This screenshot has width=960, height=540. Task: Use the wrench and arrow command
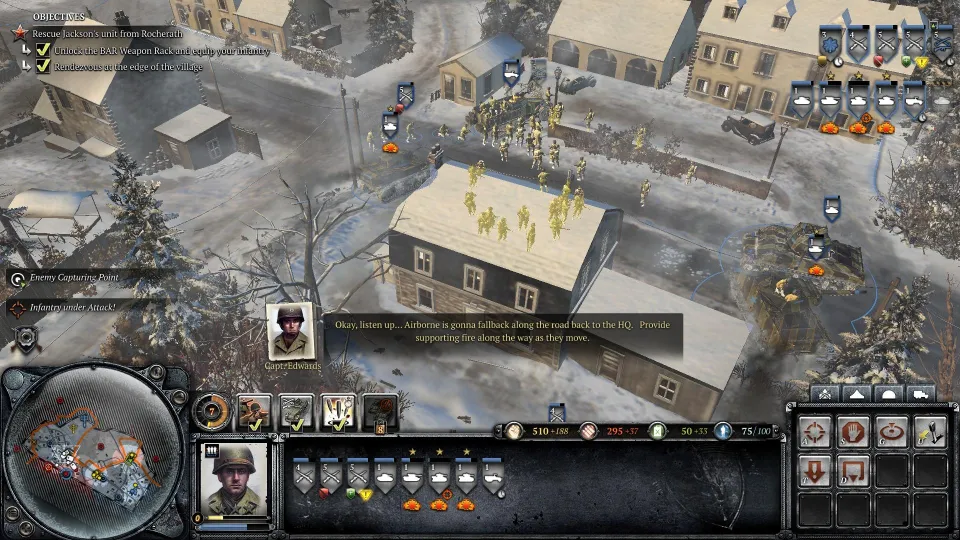tap(929, 432)
